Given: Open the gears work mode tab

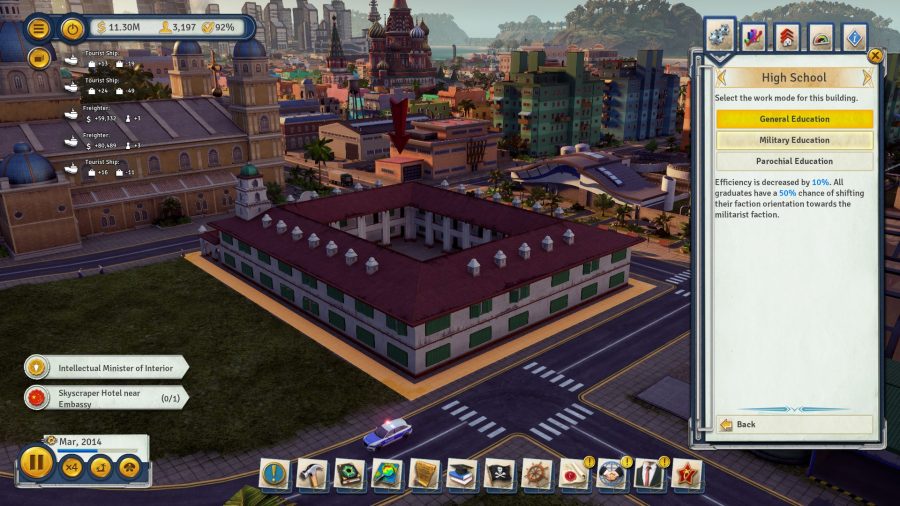Looking at the screenshot, I should [x=720, y=38].
